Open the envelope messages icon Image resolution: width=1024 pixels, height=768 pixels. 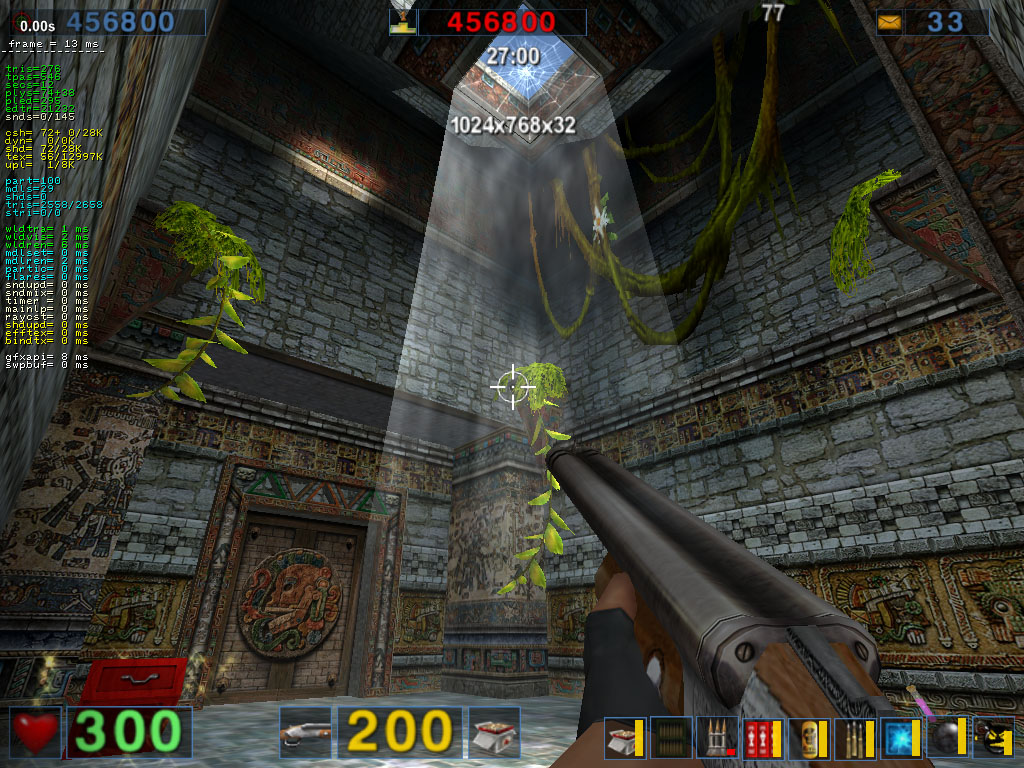888,22
